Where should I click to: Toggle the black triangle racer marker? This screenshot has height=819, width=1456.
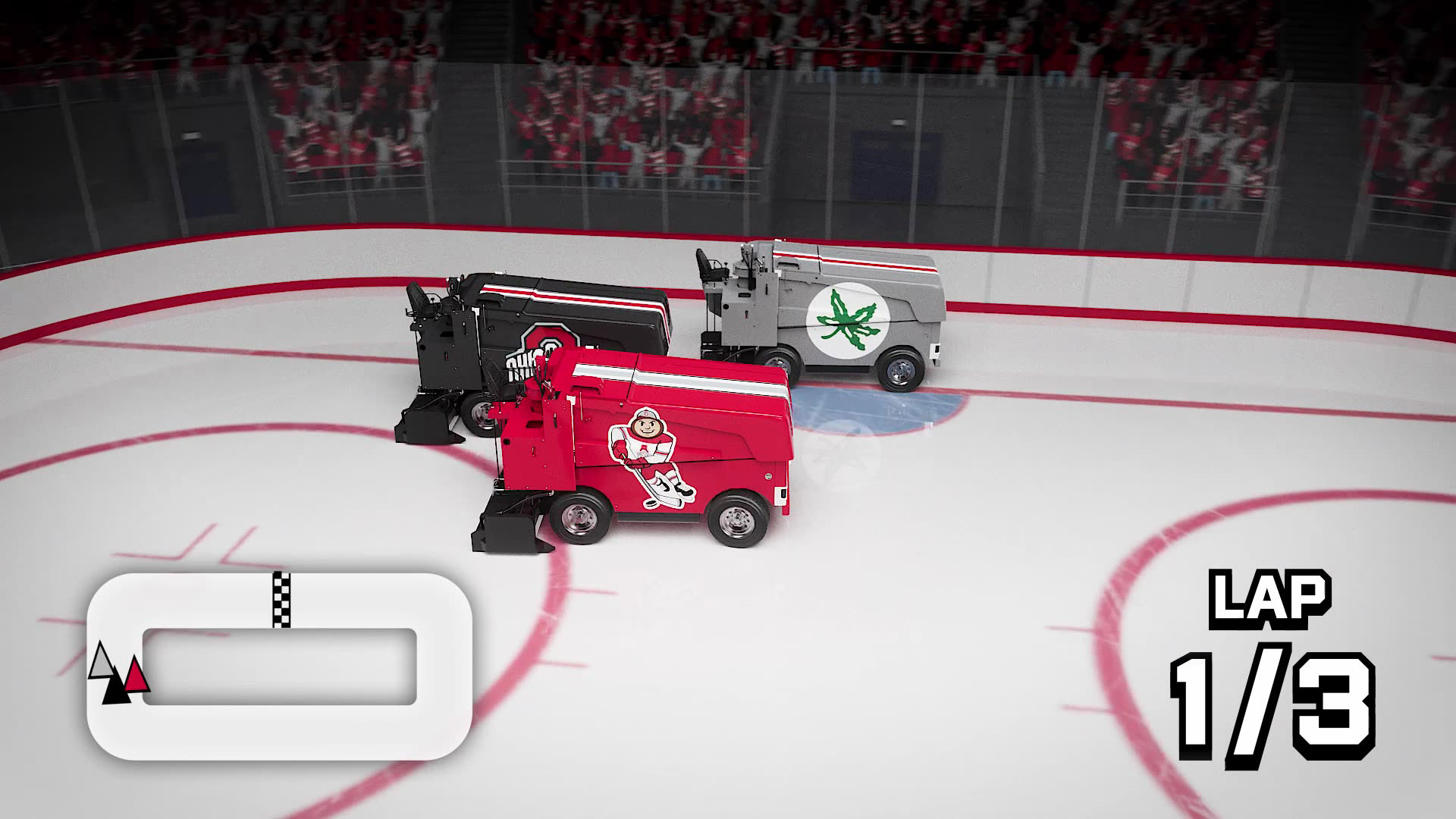coord(116,687)
